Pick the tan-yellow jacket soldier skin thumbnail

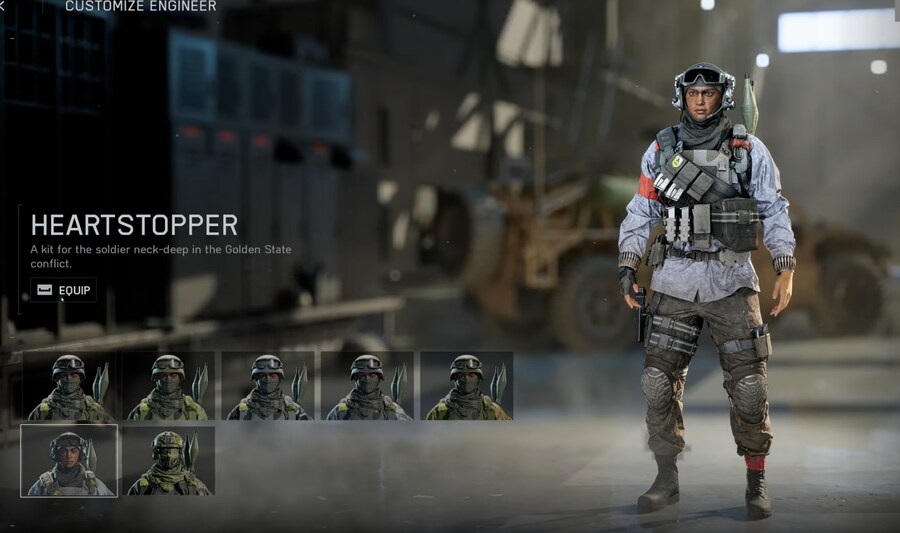point(466,385)
